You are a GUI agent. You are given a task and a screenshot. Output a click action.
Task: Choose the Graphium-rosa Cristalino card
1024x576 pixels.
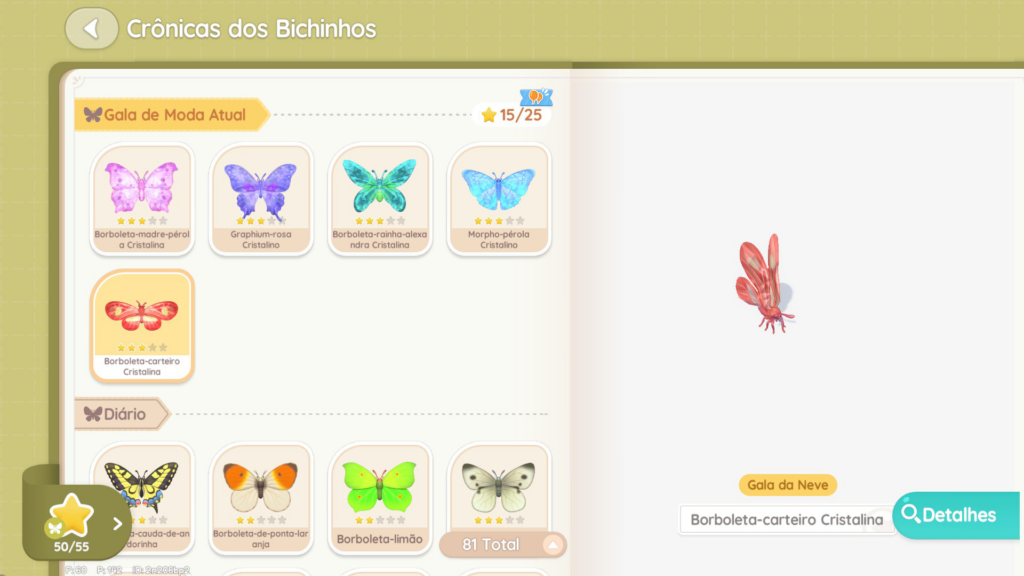point(261,199)
